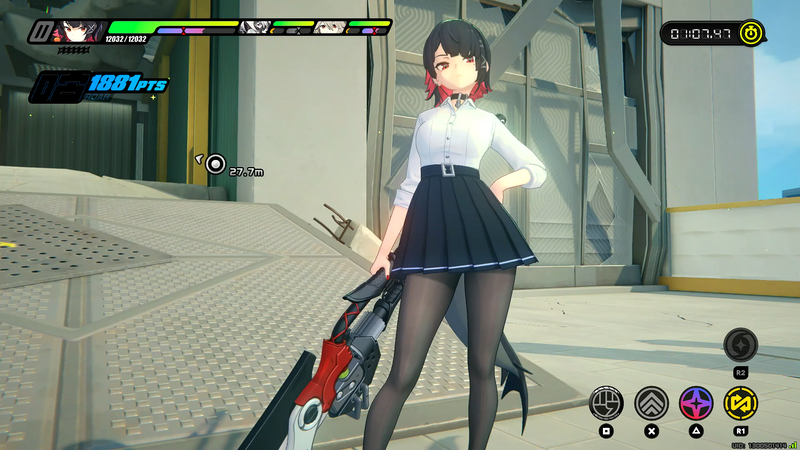Select the objective distance marker icon
This screenshot has width=800, height=450.
(215, 163)
